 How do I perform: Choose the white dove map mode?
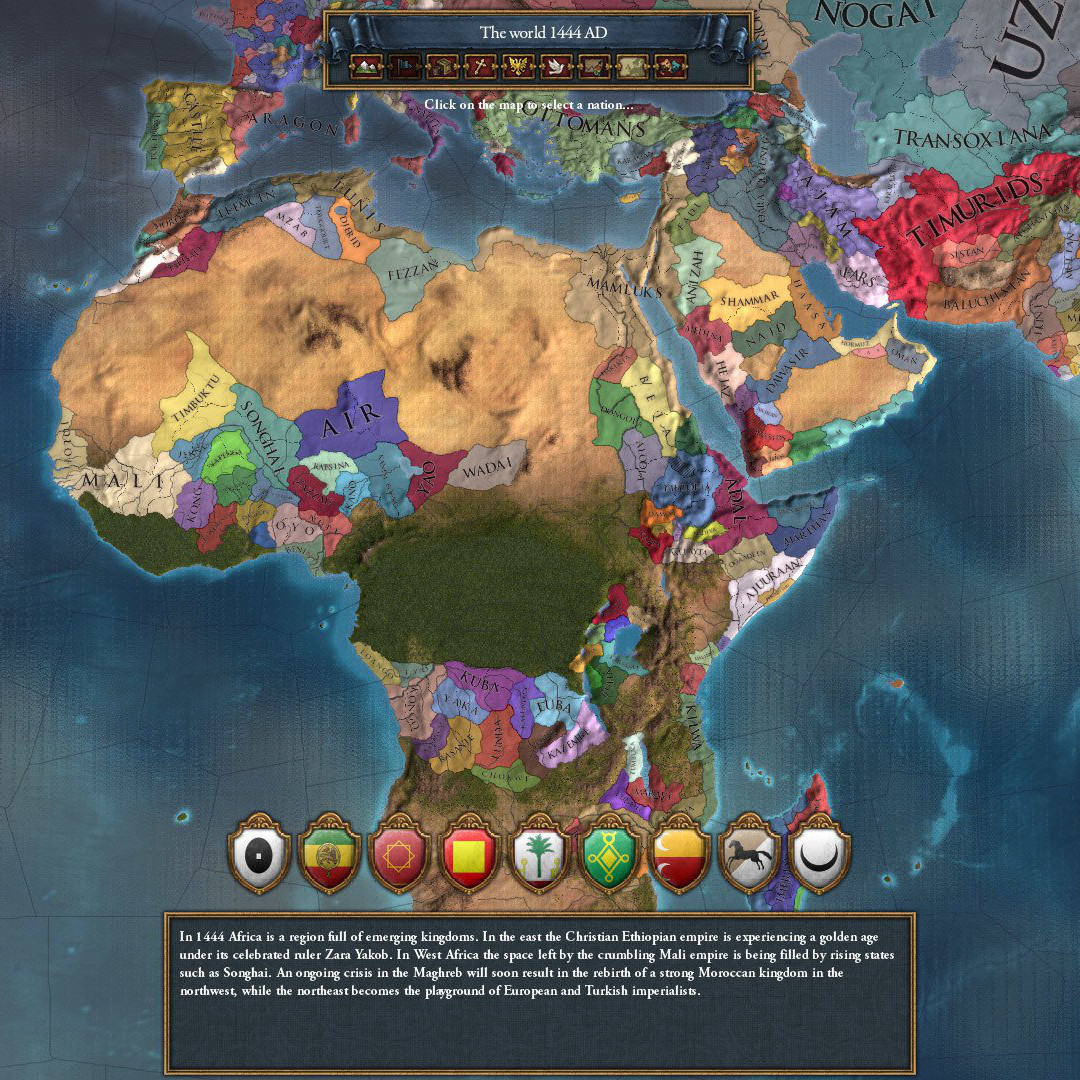tap(556, 67)
